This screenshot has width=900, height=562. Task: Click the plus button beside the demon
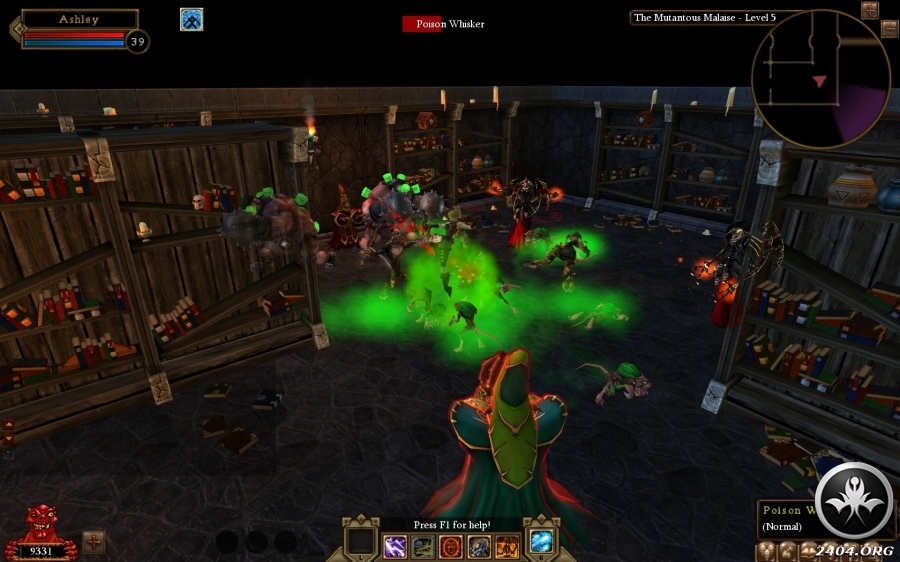click(93, 541)
